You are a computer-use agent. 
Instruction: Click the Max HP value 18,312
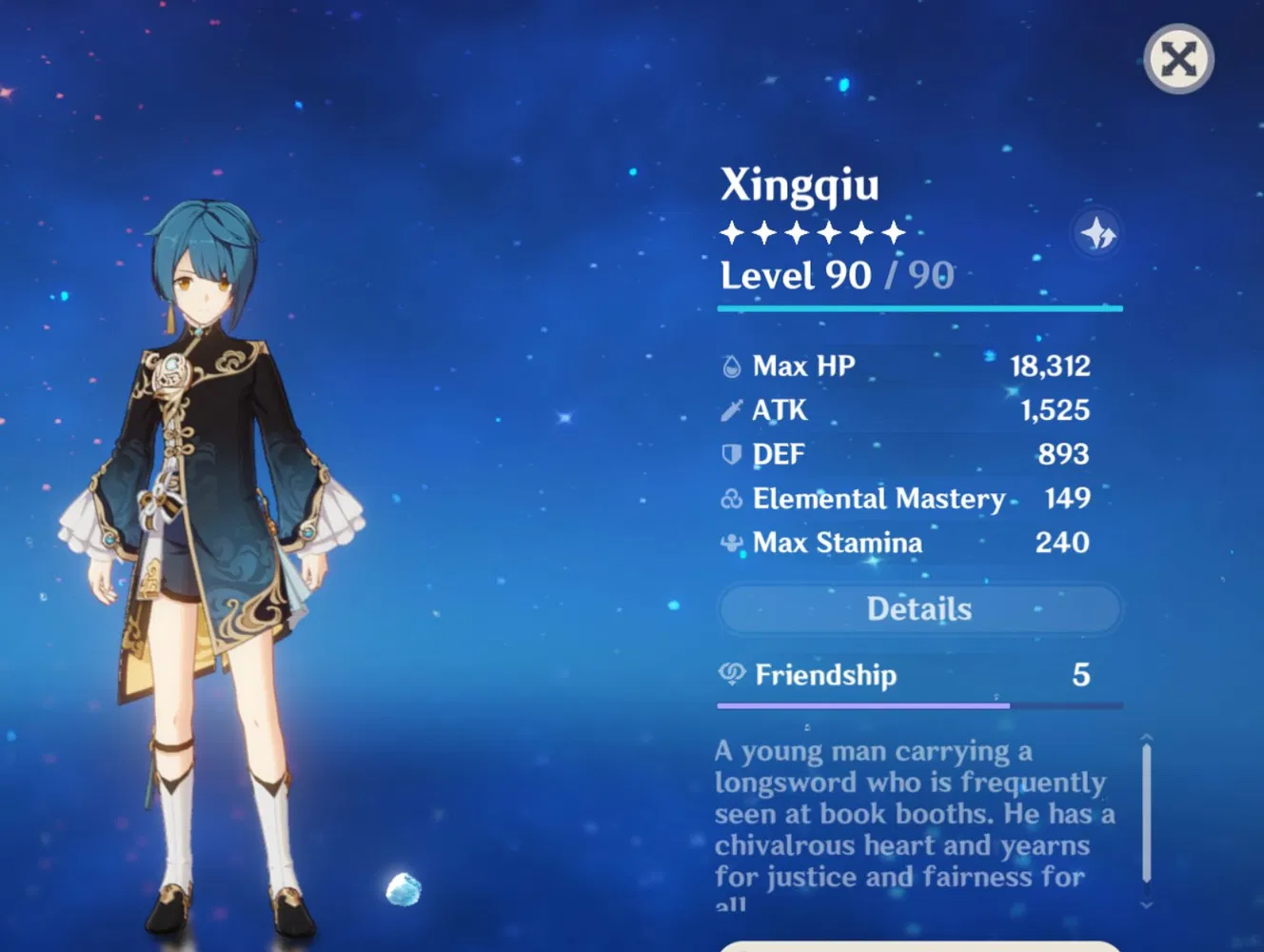1050,365
